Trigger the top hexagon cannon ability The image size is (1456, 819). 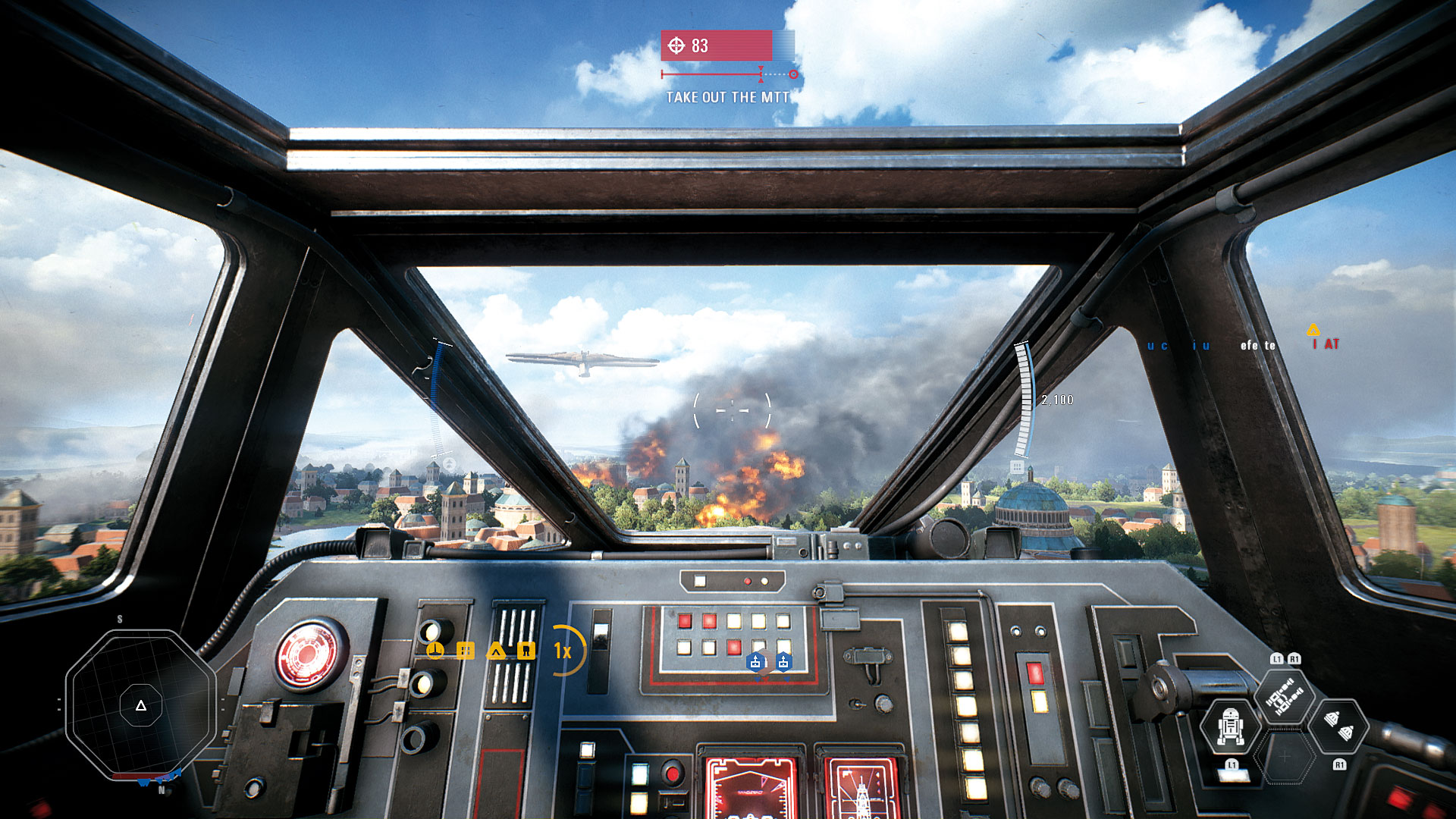pyautogui.click(x=1284, y=698)
